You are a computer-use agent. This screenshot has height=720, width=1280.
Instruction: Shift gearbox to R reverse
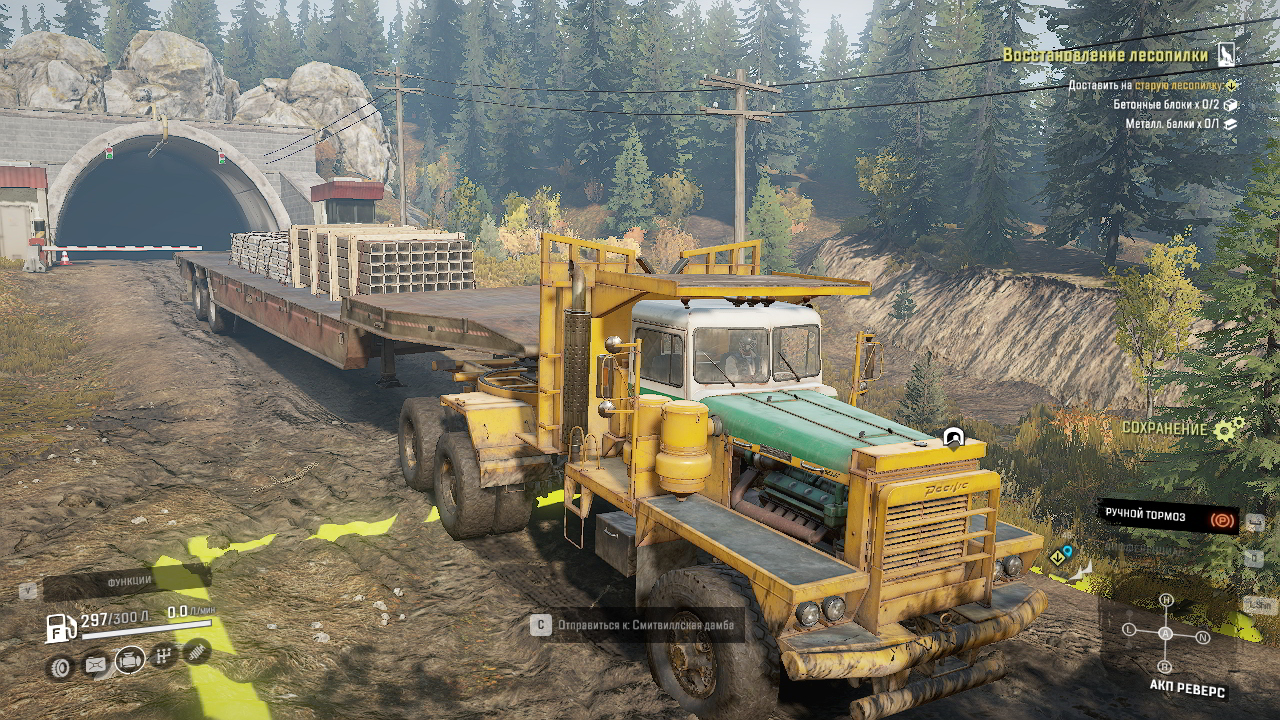coord(1165,667)
